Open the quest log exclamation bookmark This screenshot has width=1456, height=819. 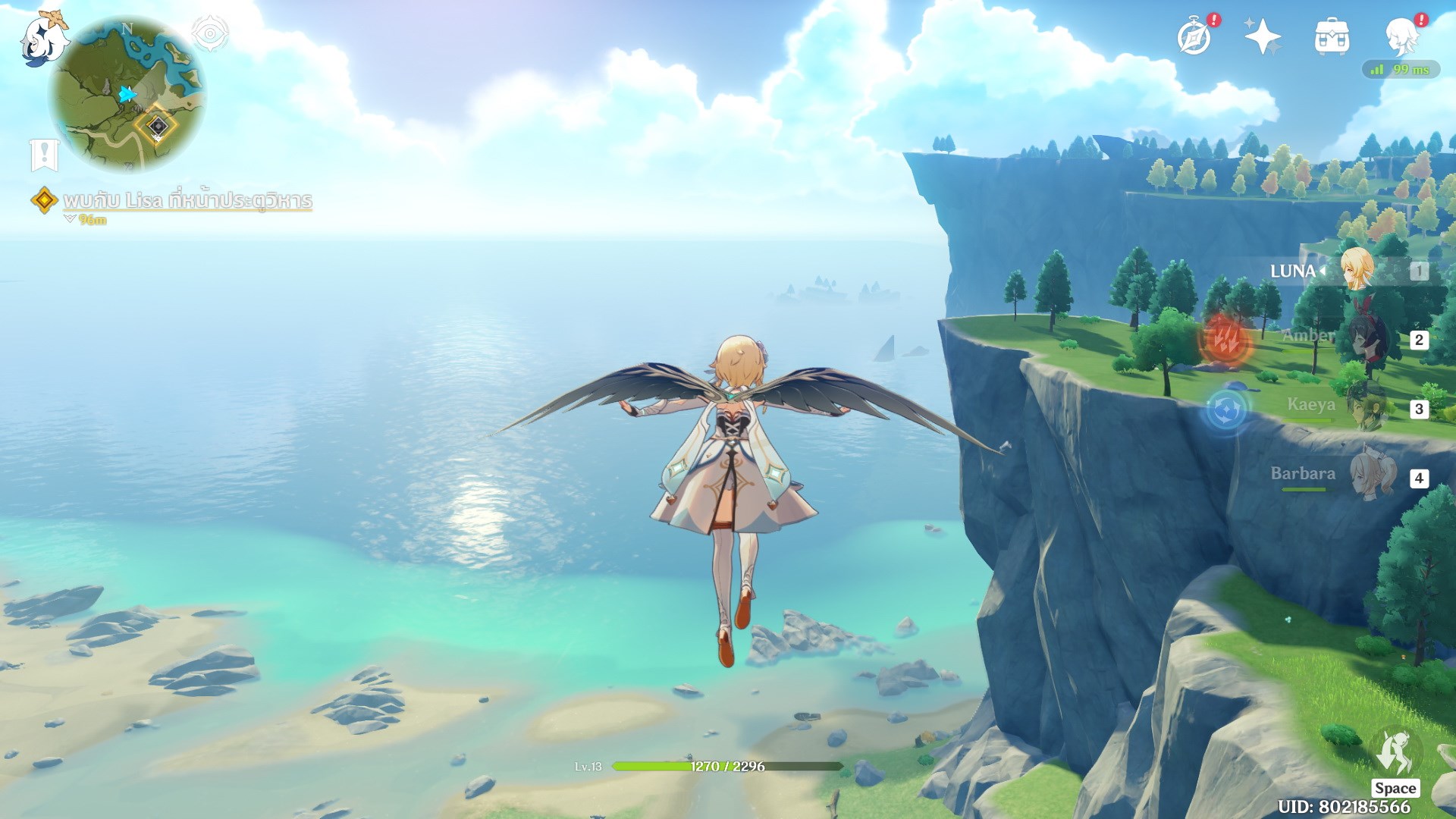(x=44, y=155)
